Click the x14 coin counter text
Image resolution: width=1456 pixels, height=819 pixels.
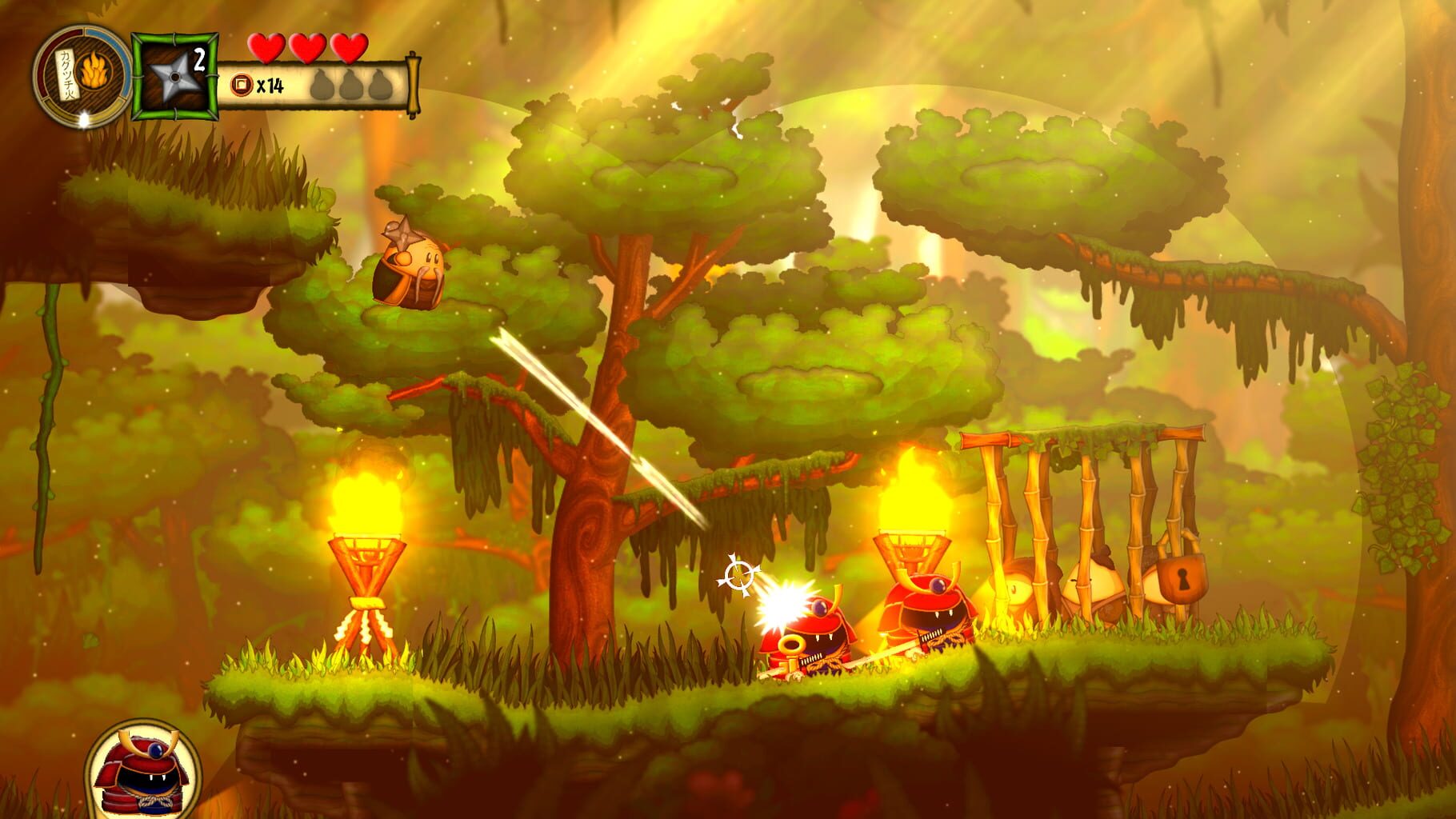coord(271,83)
